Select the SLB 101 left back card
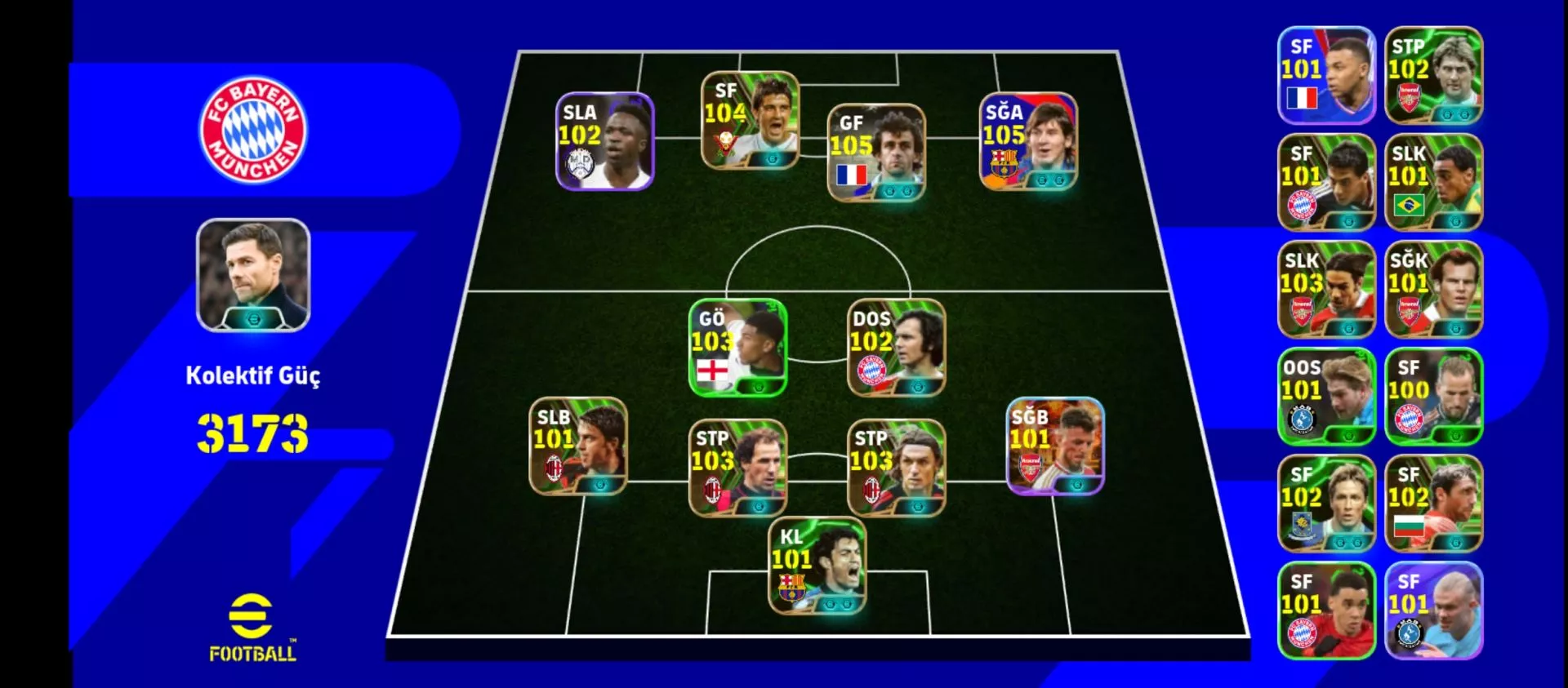The width and height of the screenshot is (1568, 688). coord(578,446)
